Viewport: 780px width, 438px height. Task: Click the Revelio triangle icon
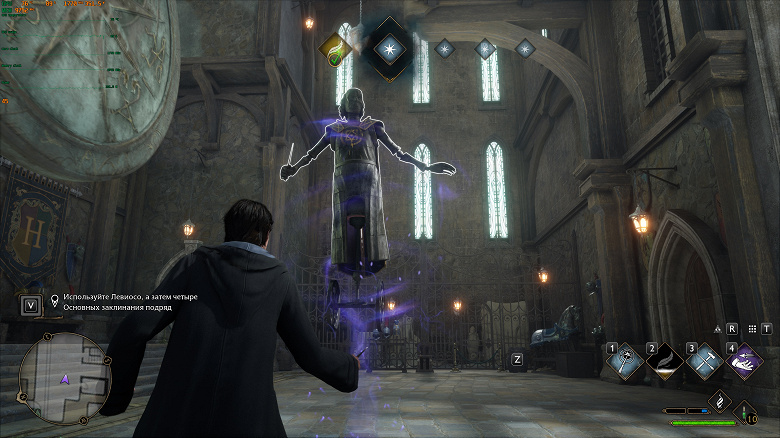tap(717, 328)
